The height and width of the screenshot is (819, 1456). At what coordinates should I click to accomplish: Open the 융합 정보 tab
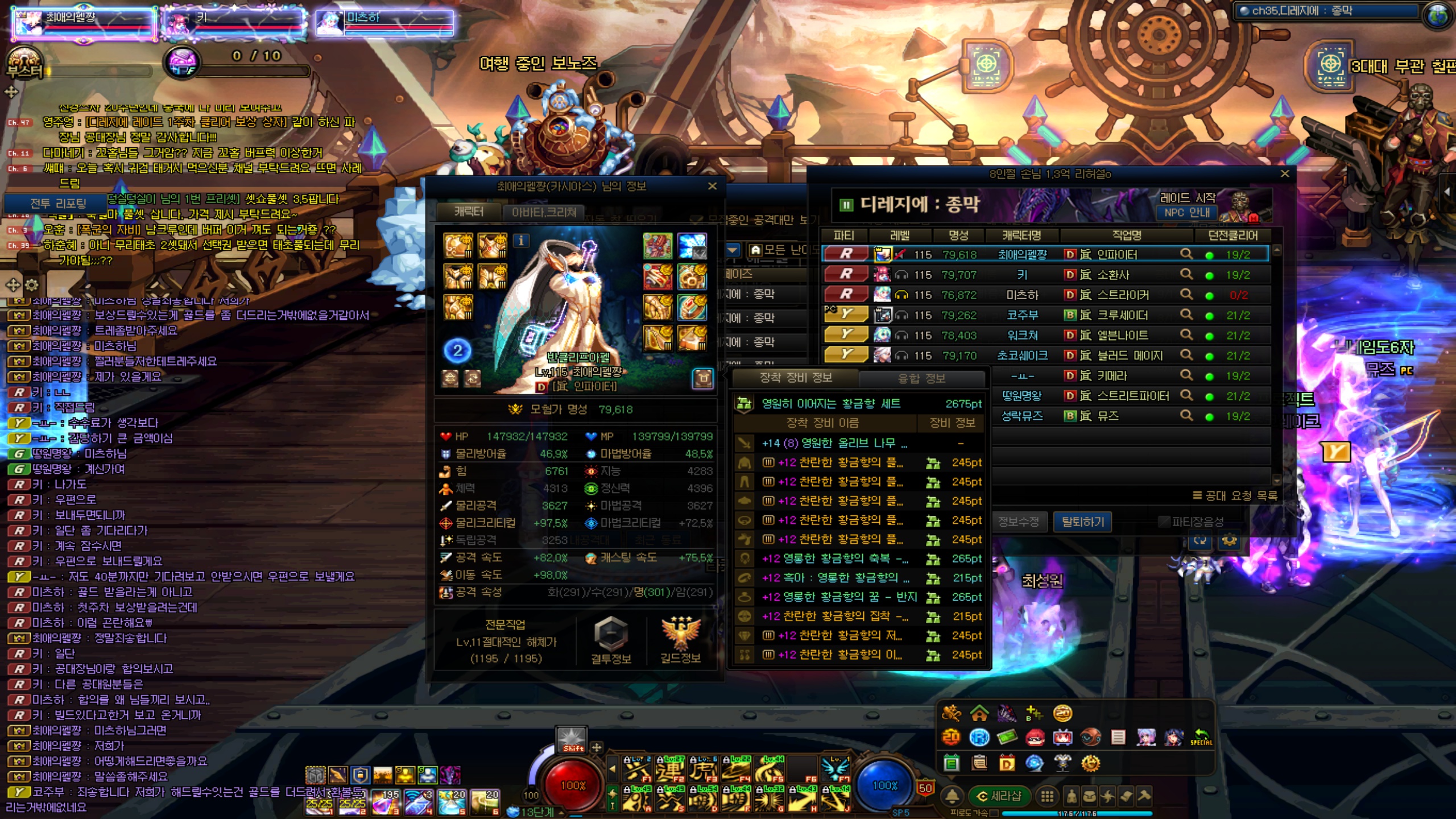[x=921, y=378]
